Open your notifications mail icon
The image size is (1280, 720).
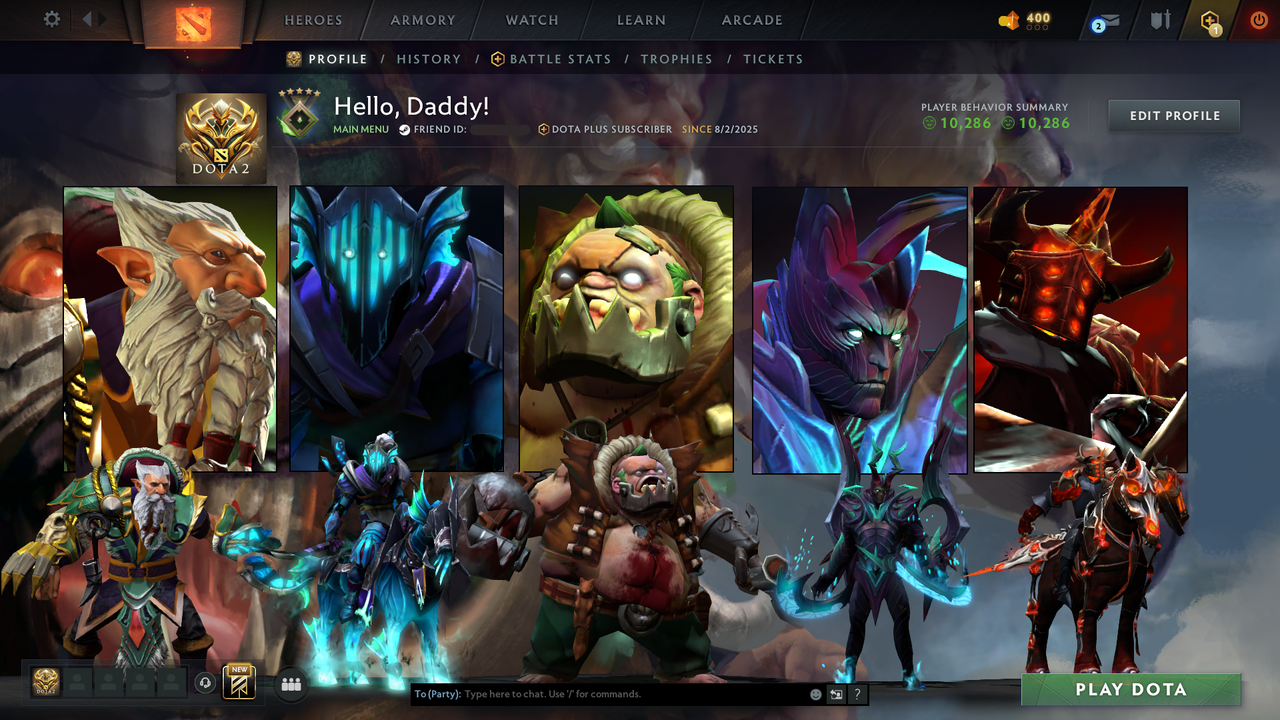pyautogui.click(x=1105, y=20)
